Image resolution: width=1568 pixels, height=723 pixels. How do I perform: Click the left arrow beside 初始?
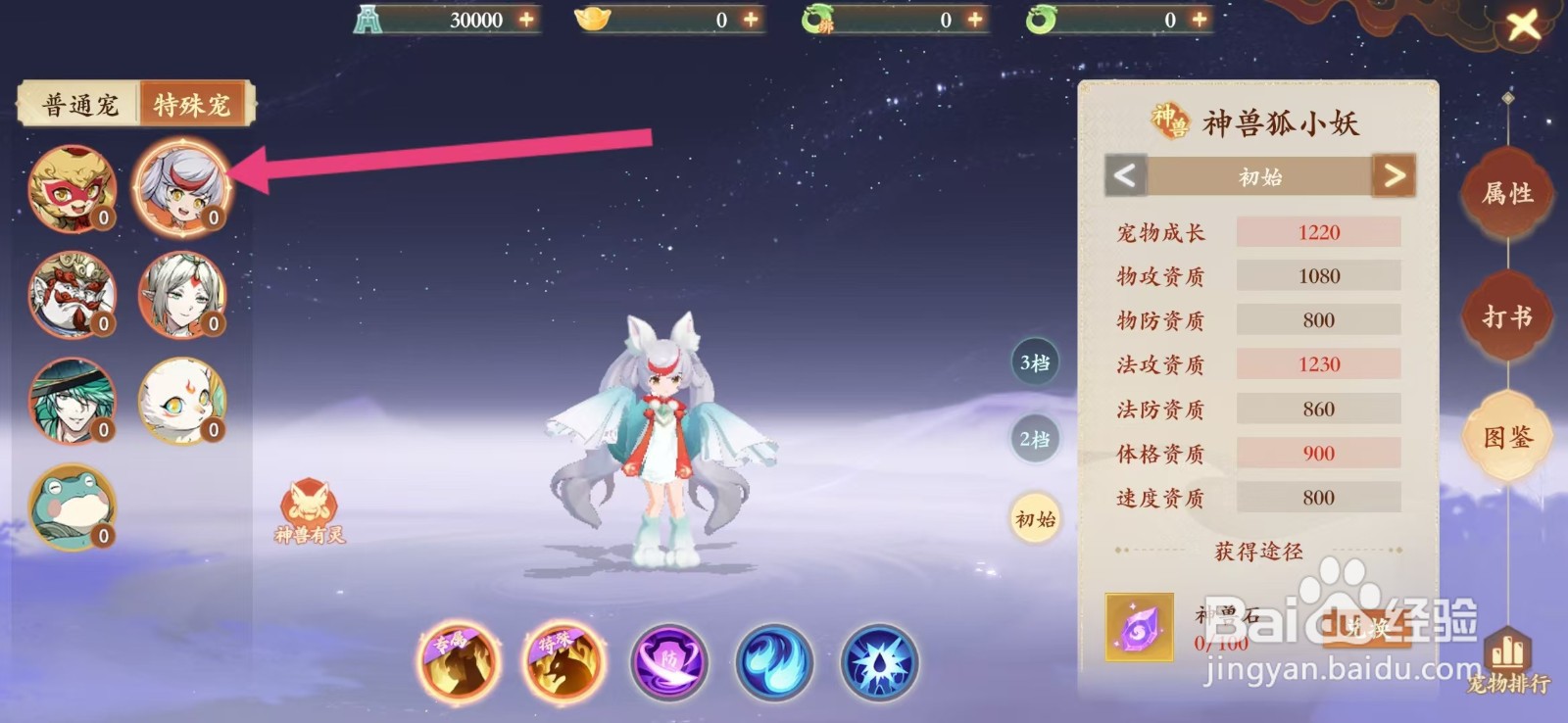click(1123, 176)
